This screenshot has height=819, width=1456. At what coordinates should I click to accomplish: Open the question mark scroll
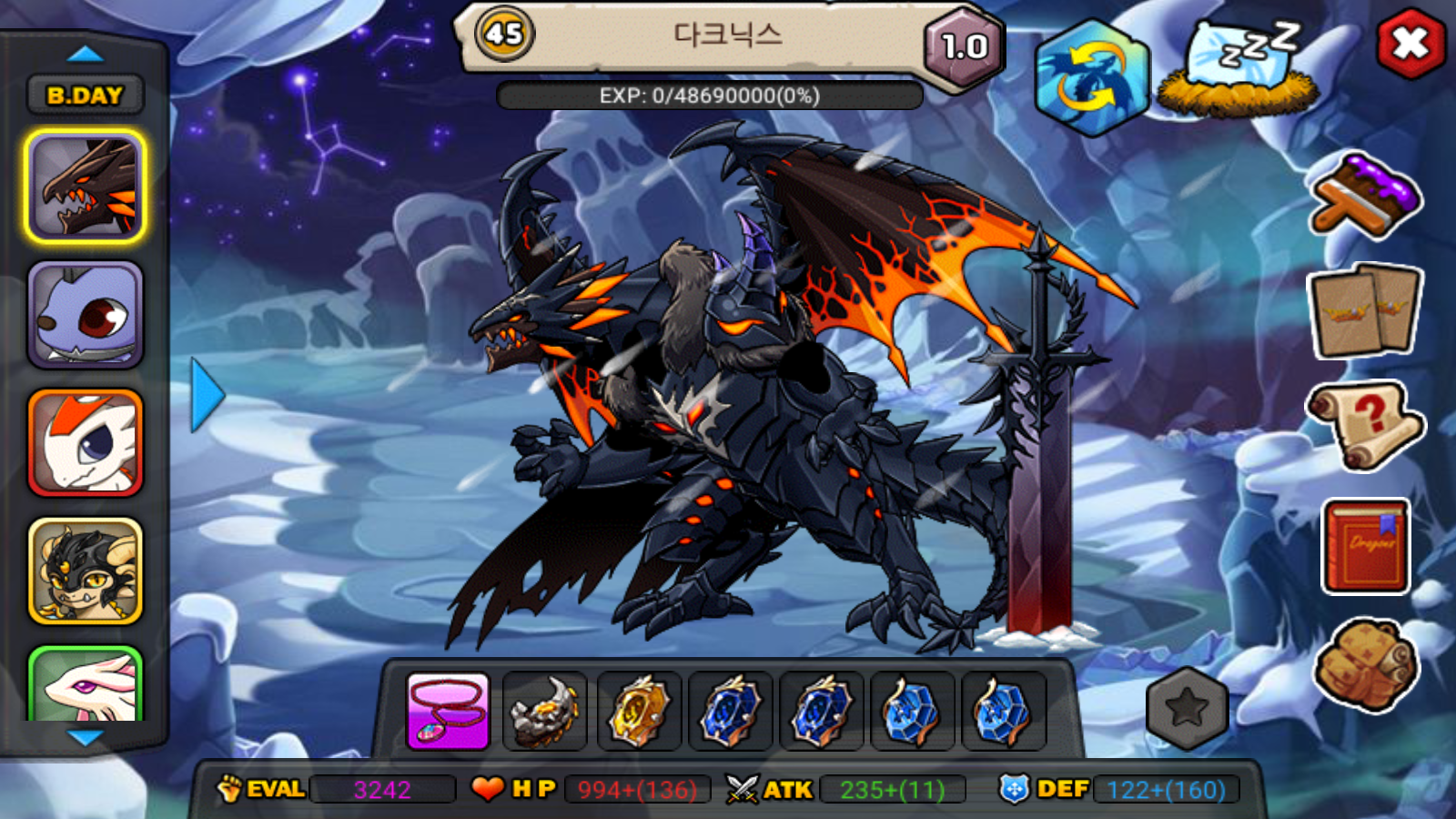[x=1365, y=424]
